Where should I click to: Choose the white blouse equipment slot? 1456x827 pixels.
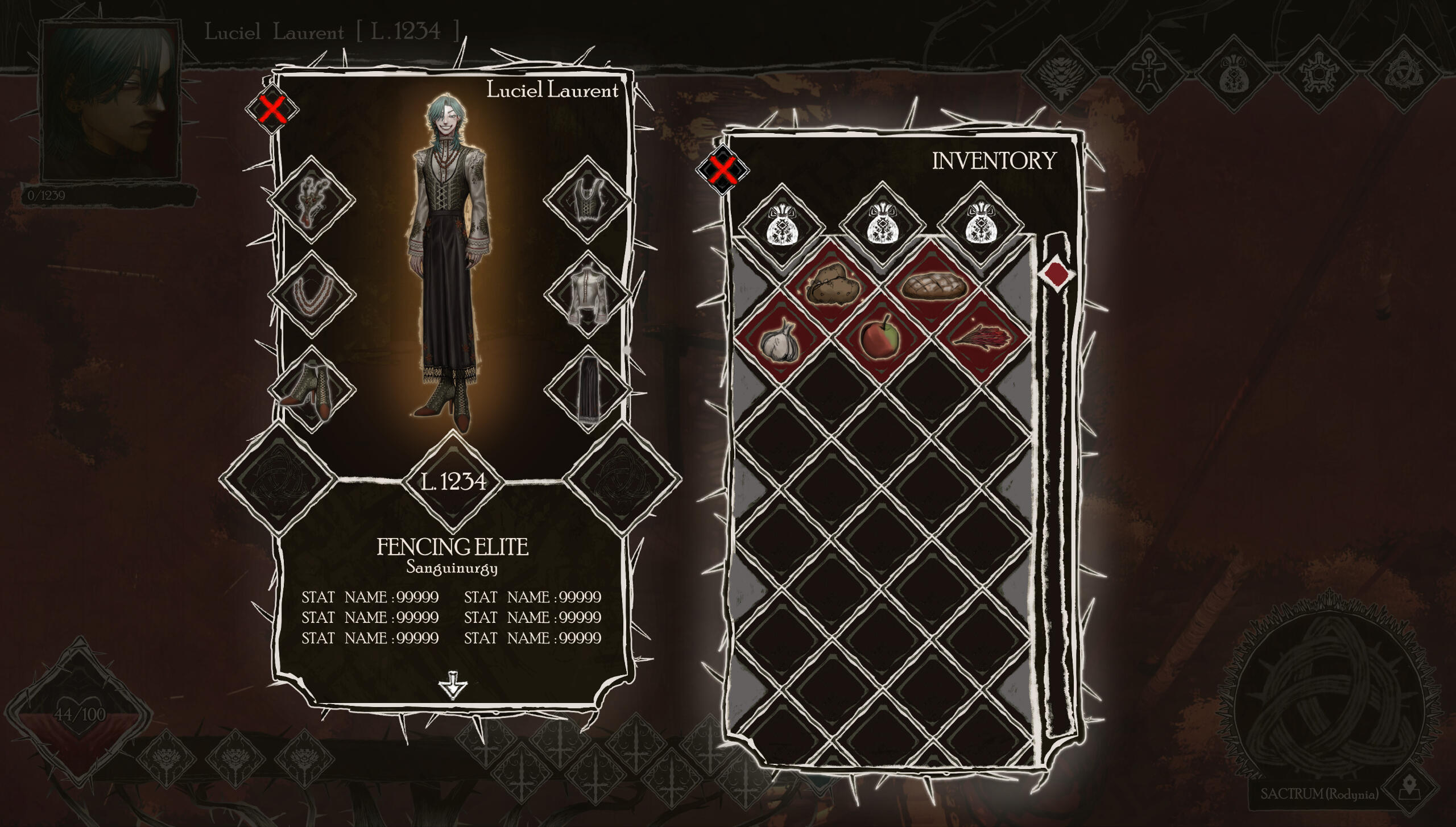coord(587,295)
